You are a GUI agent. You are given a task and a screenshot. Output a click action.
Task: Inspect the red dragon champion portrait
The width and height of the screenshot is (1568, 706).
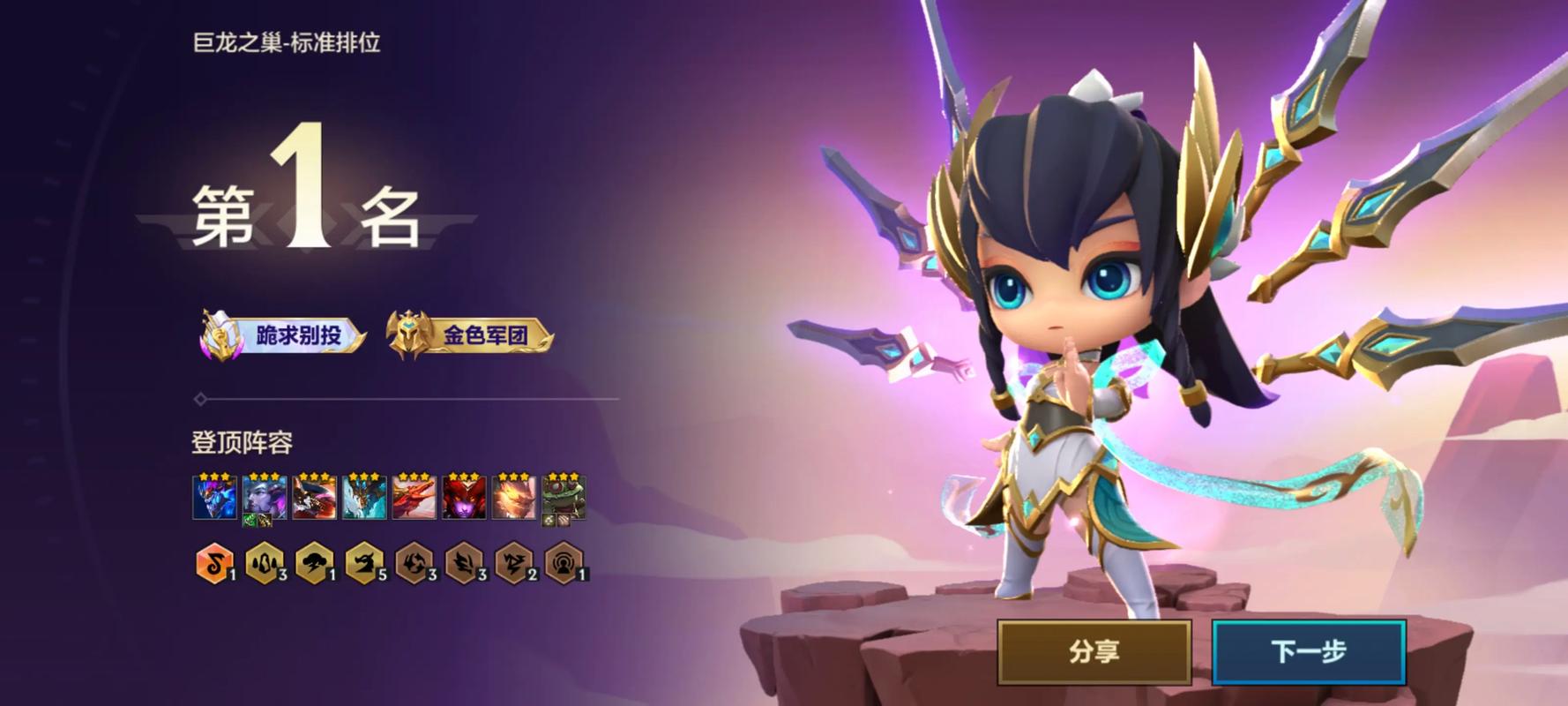point(414,497)
